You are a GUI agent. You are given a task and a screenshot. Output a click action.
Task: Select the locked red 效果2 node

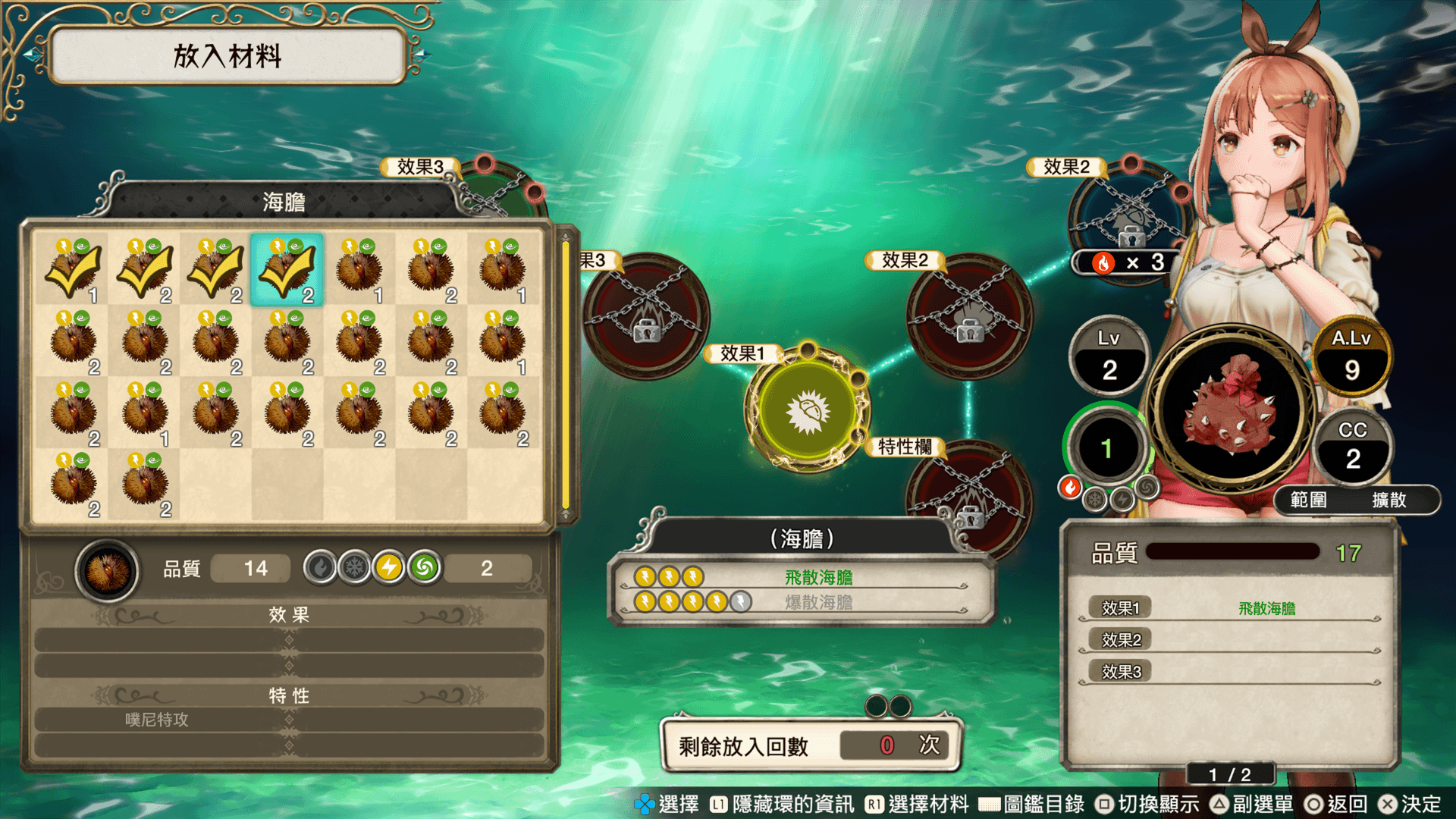969,315
